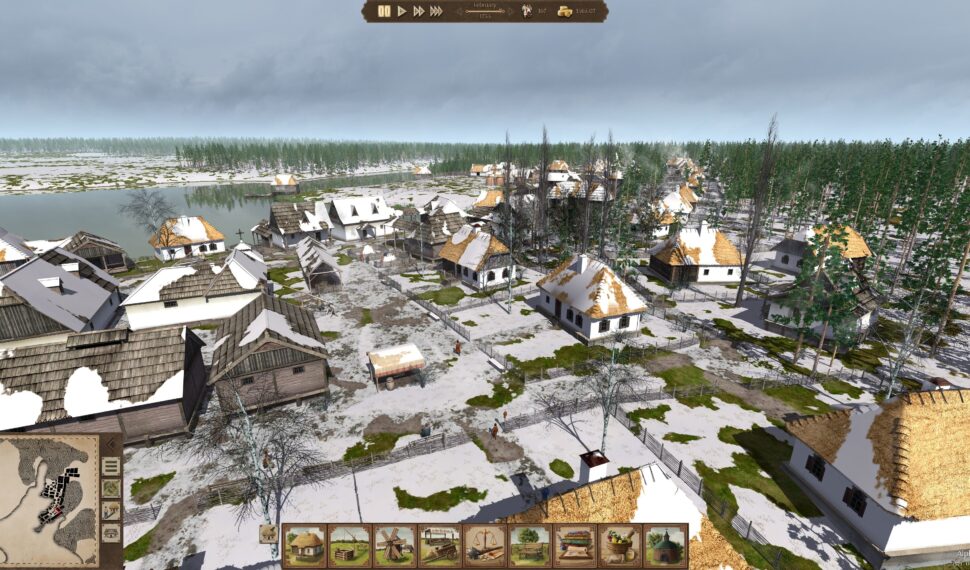Open the hamburger menu beside the minimap
Screen dimensions: 970x570
pyautogui.click(x=111, y=466)
